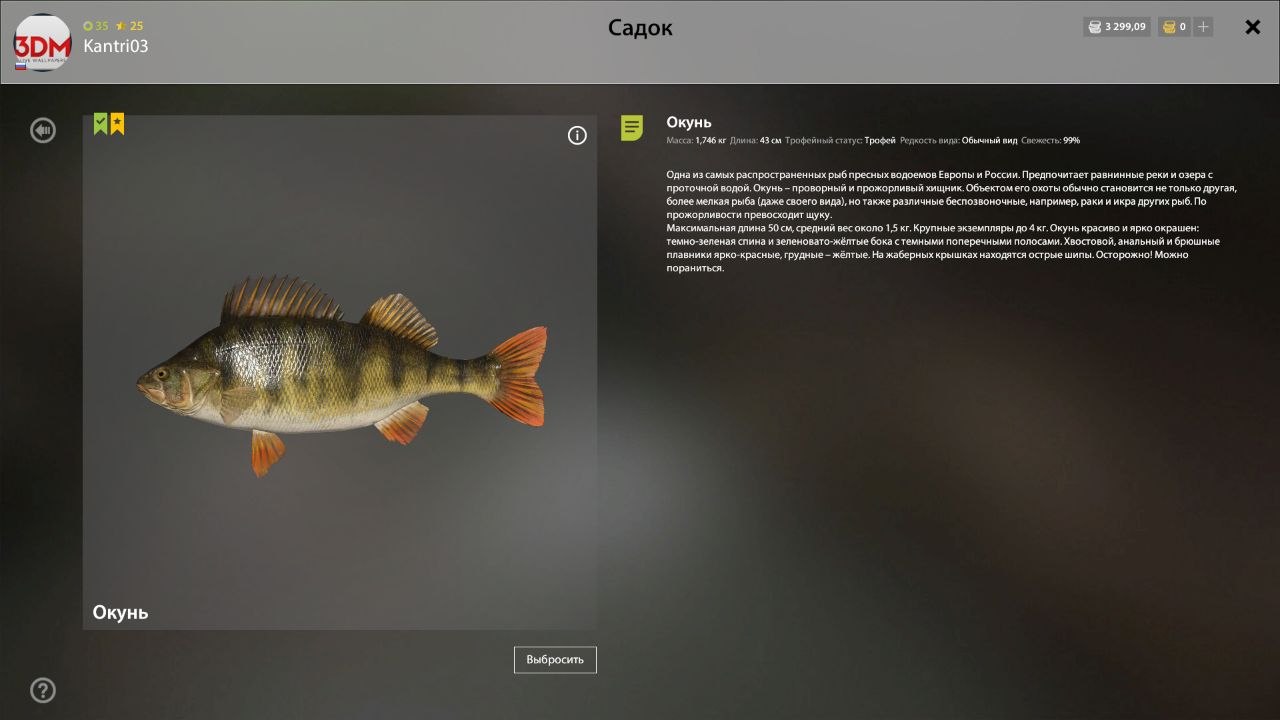
Task: Click the experience points indicator showing 35
Action: pos(94,26)
